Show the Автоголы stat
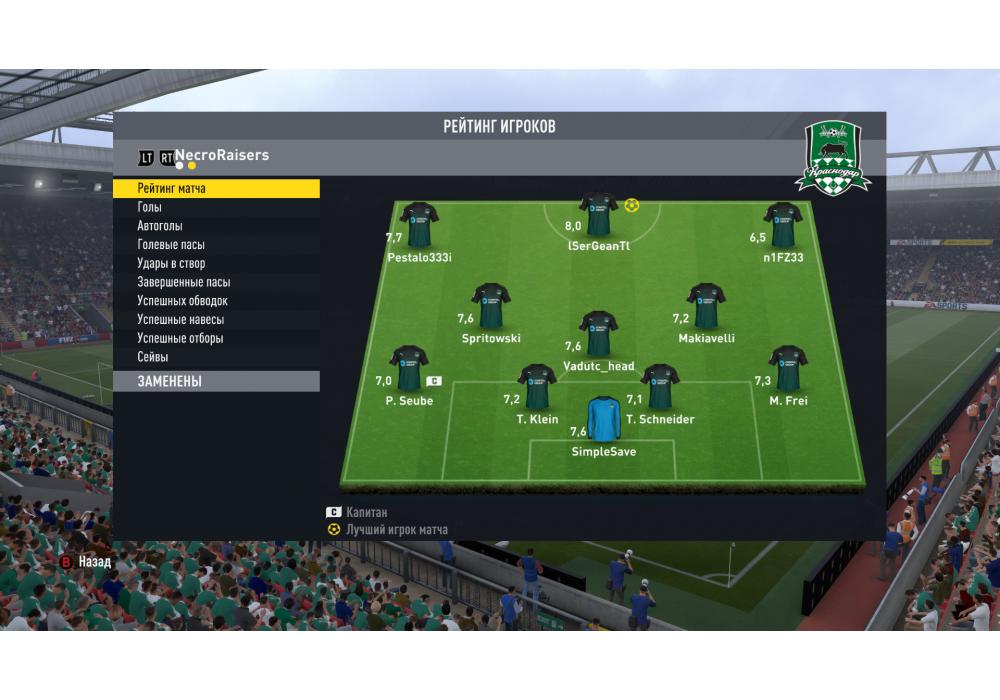 [x=216, y=226]
